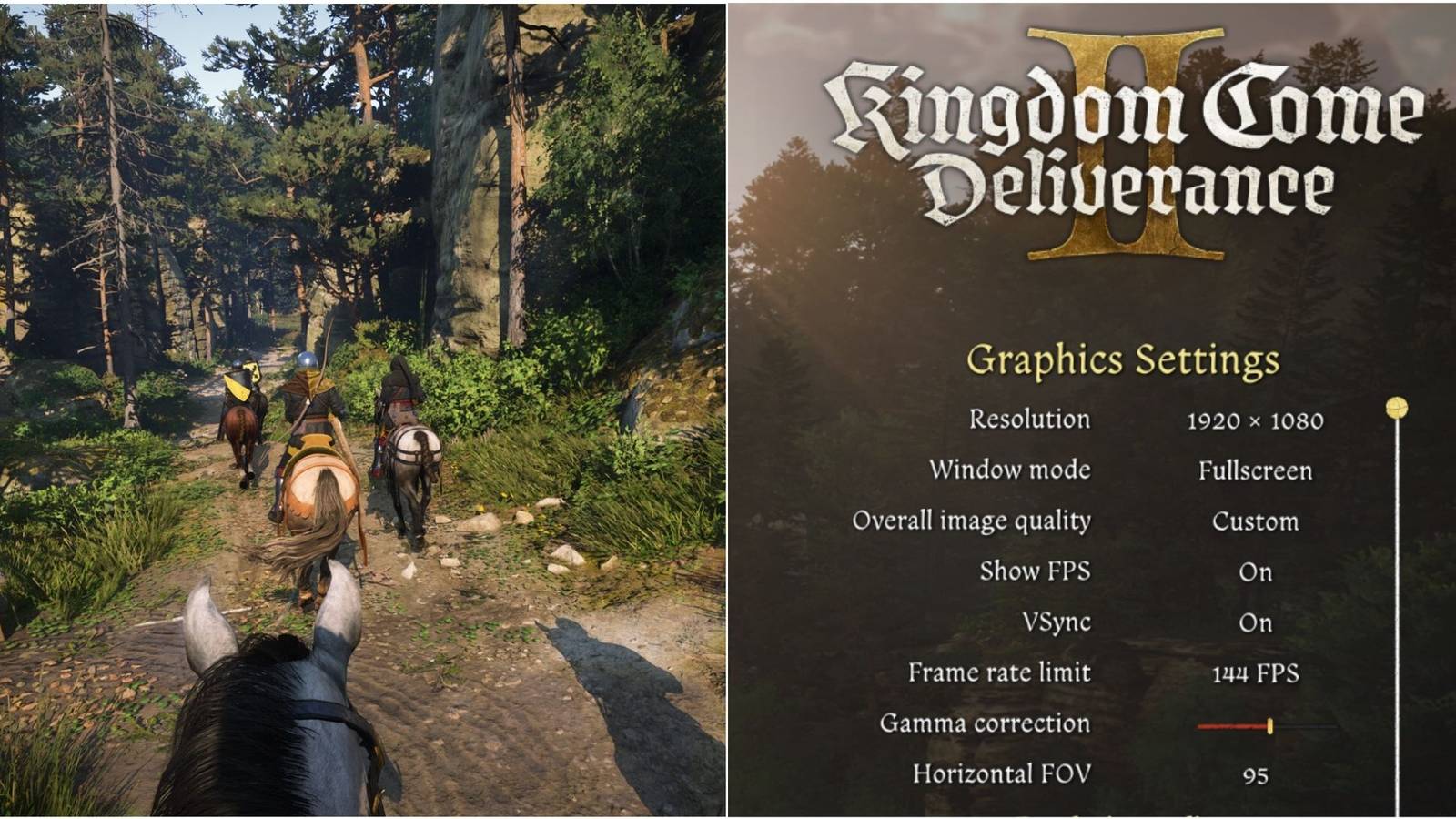1456x819 pixels.
Task: Open the Window mode selector
Action: tap(1255, 471)
